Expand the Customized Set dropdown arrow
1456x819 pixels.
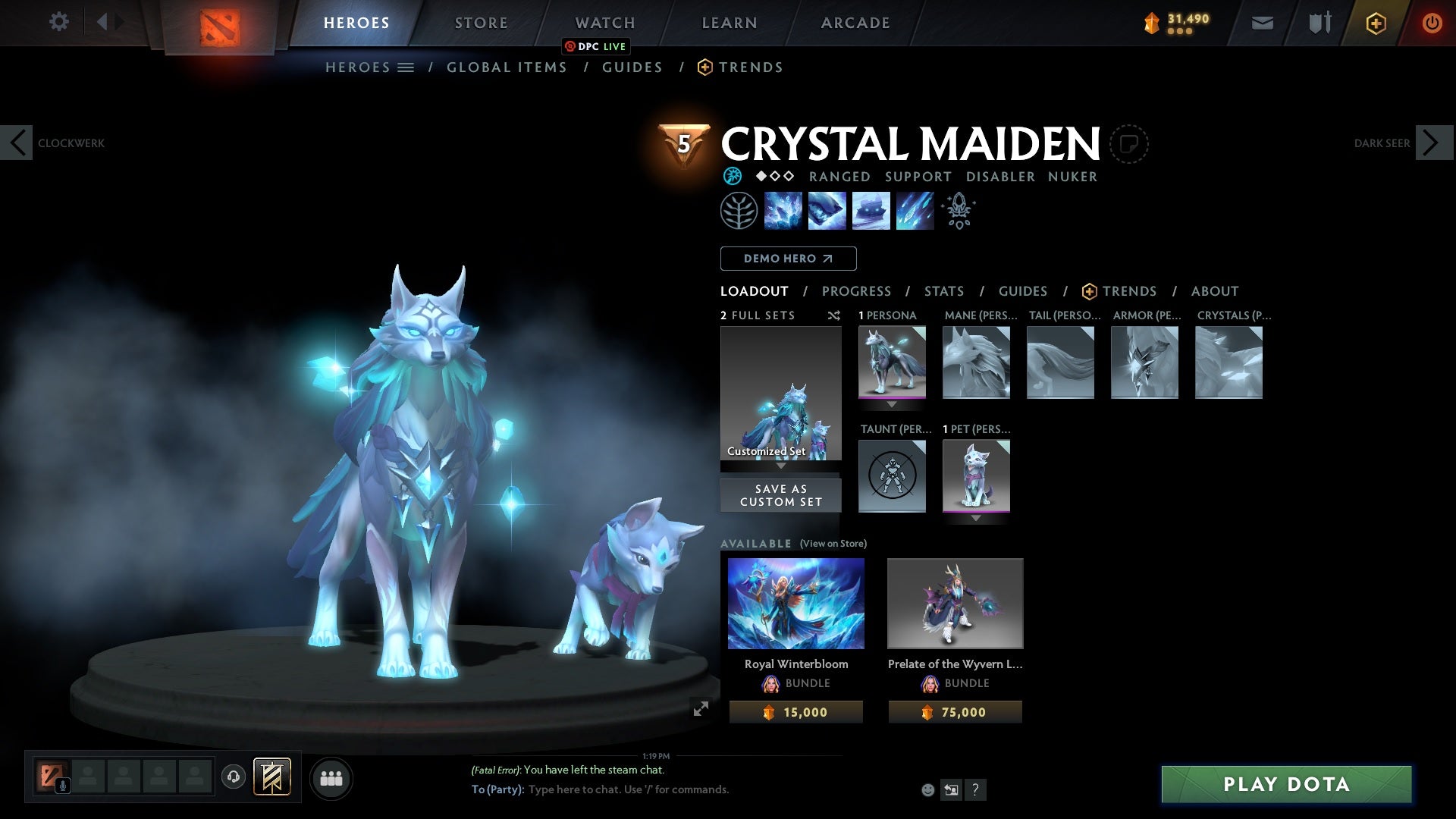pyautogui.click(x=781, y=466)
